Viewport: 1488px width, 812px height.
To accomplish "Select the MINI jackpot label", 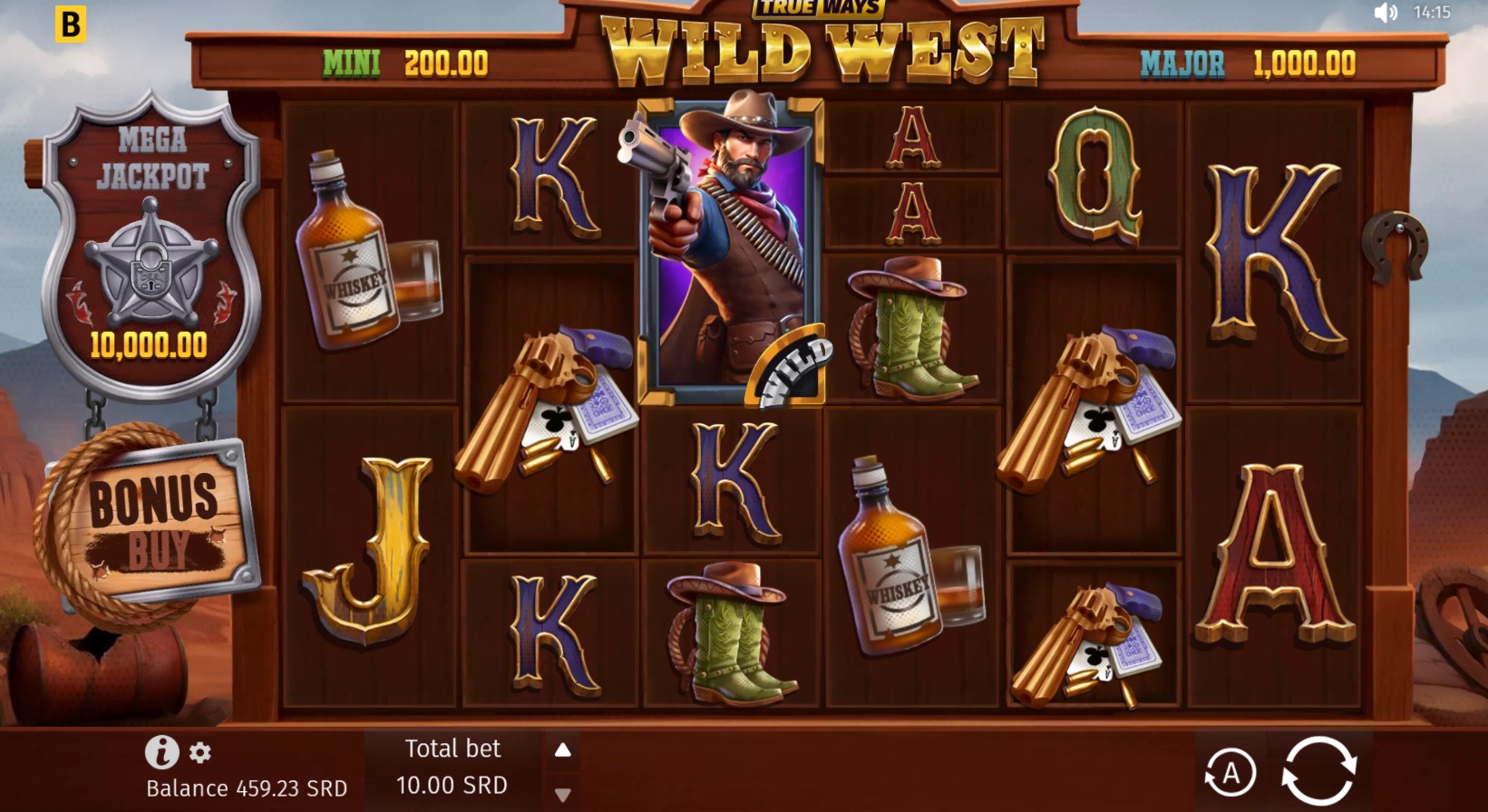I will click(354, 63).
